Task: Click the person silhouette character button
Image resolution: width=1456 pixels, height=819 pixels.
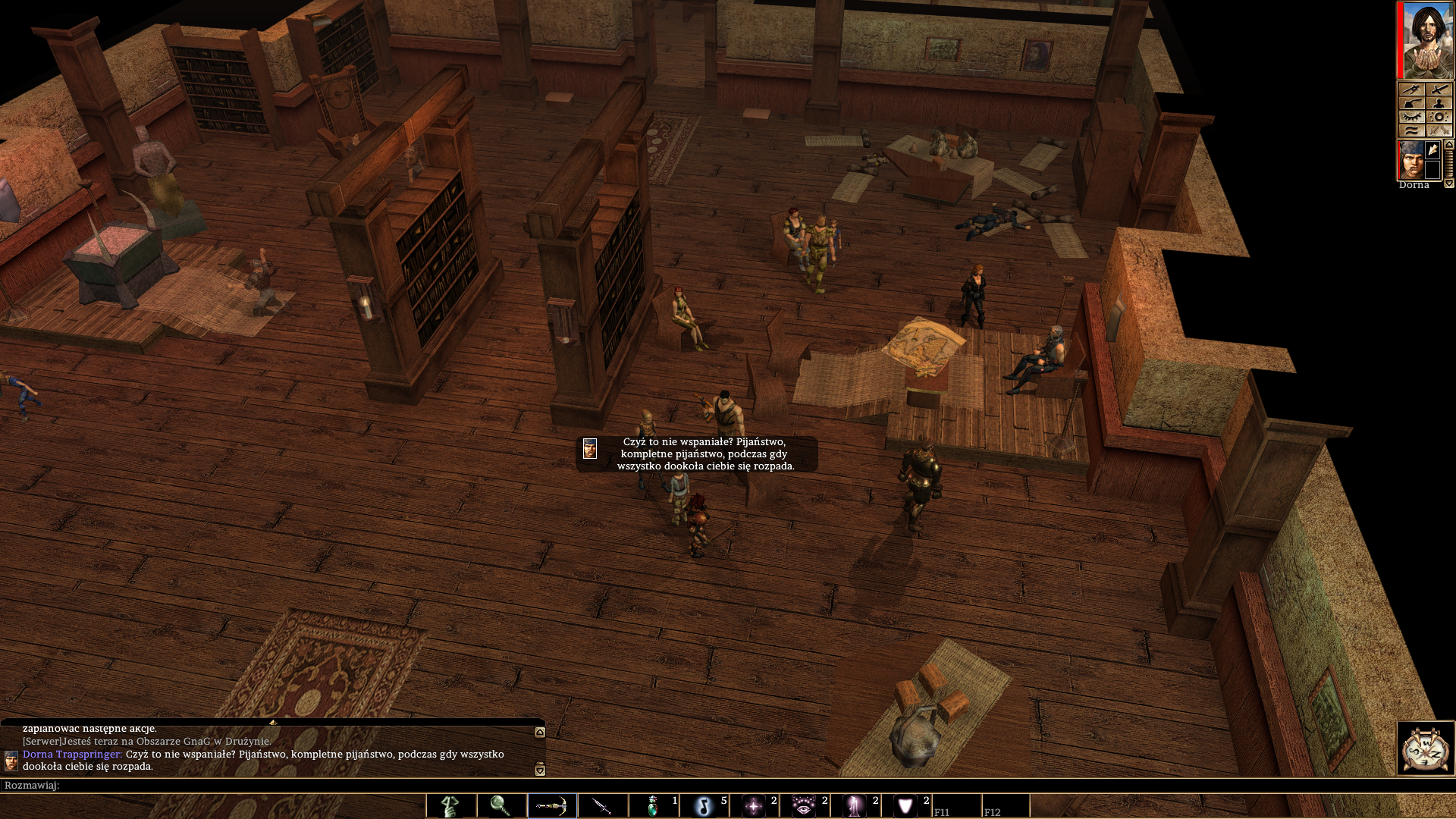Action: pyautogui.click(x=1439, y=103)
